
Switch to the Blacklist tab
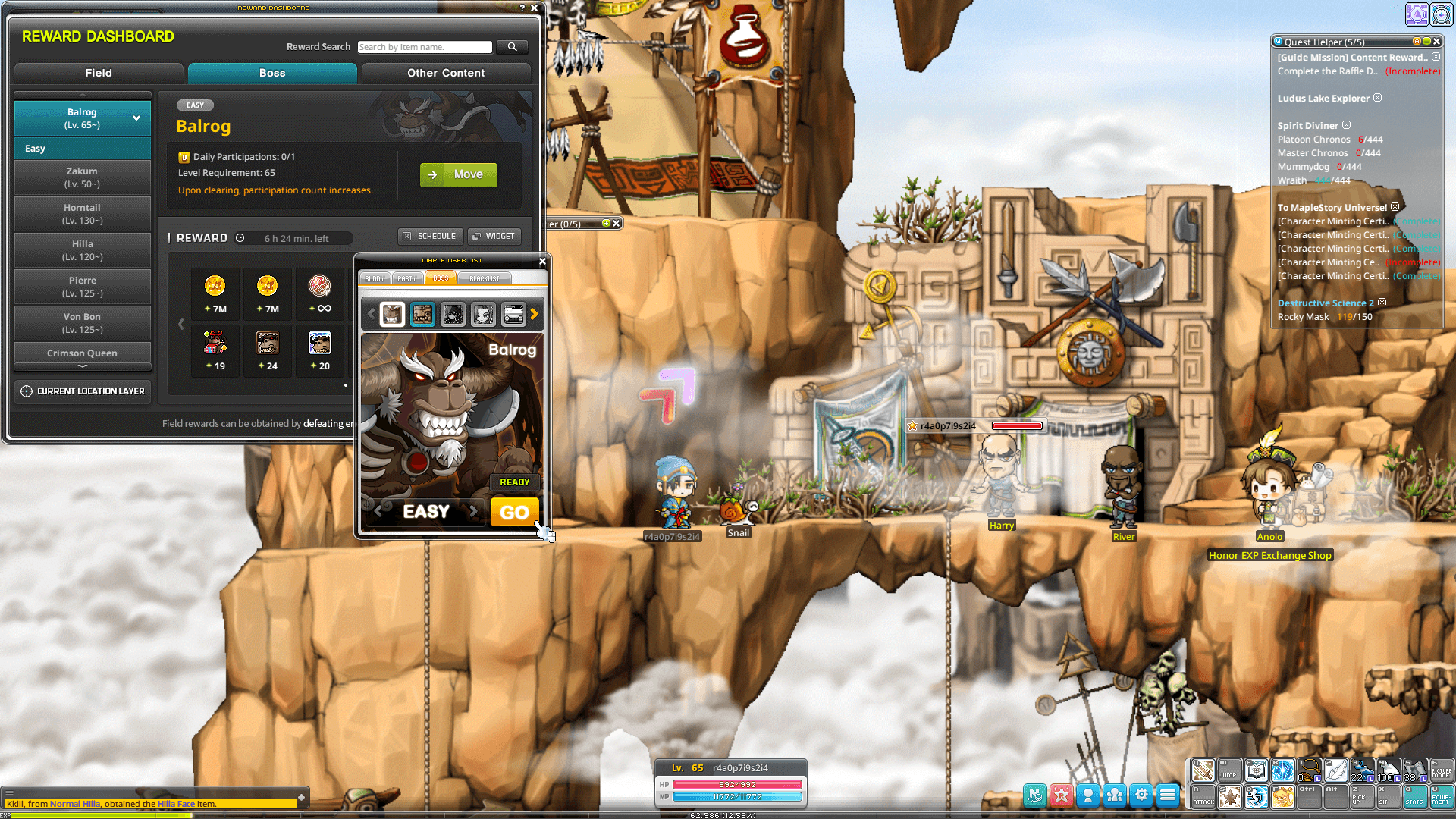(484, 278)
